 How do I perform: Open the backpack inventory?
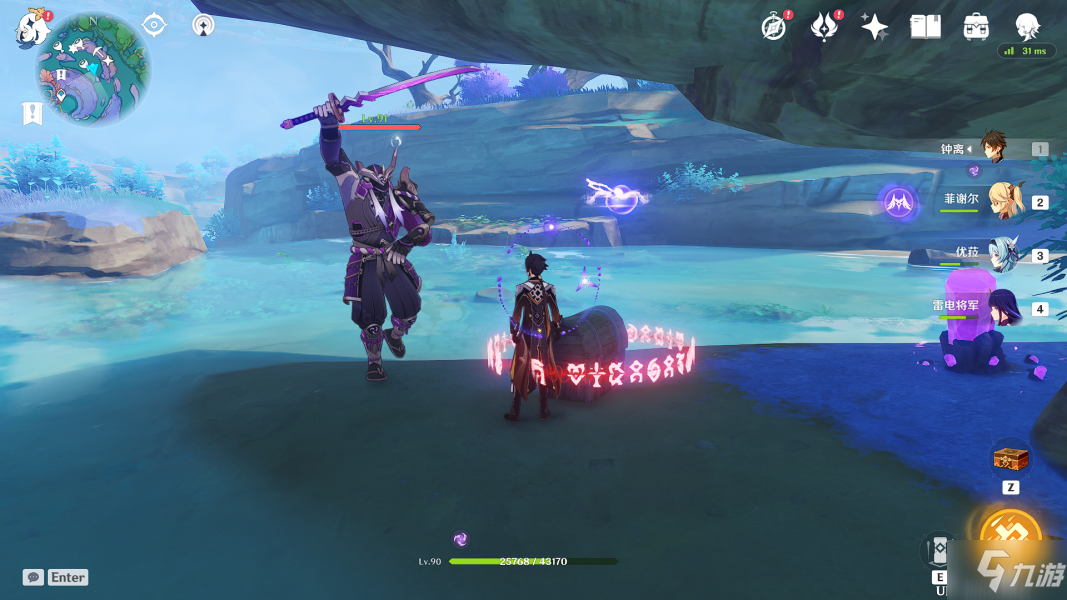976,27
